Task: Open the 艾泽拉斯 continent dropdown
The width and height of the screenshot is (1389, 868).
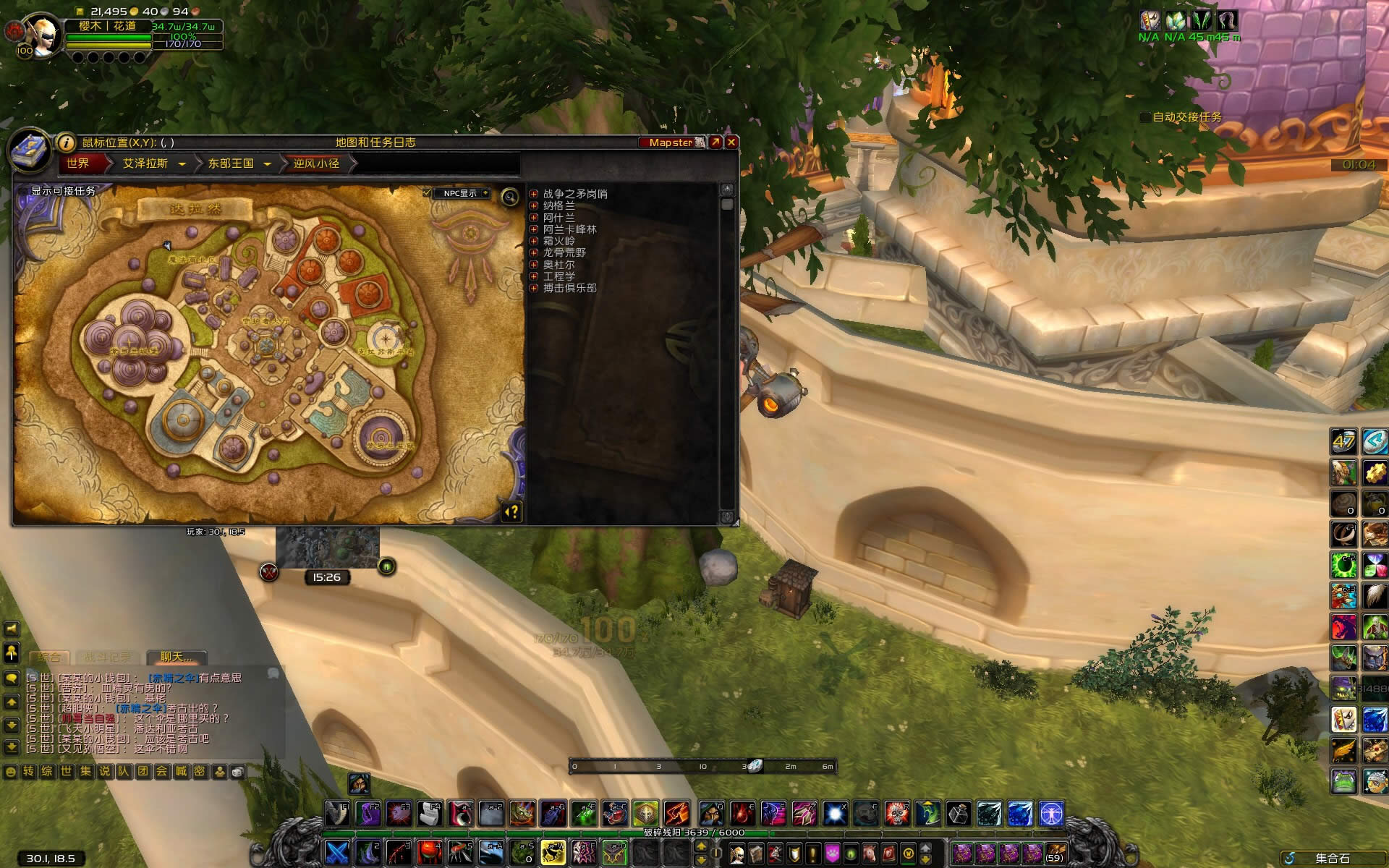Action: point(182,164)
